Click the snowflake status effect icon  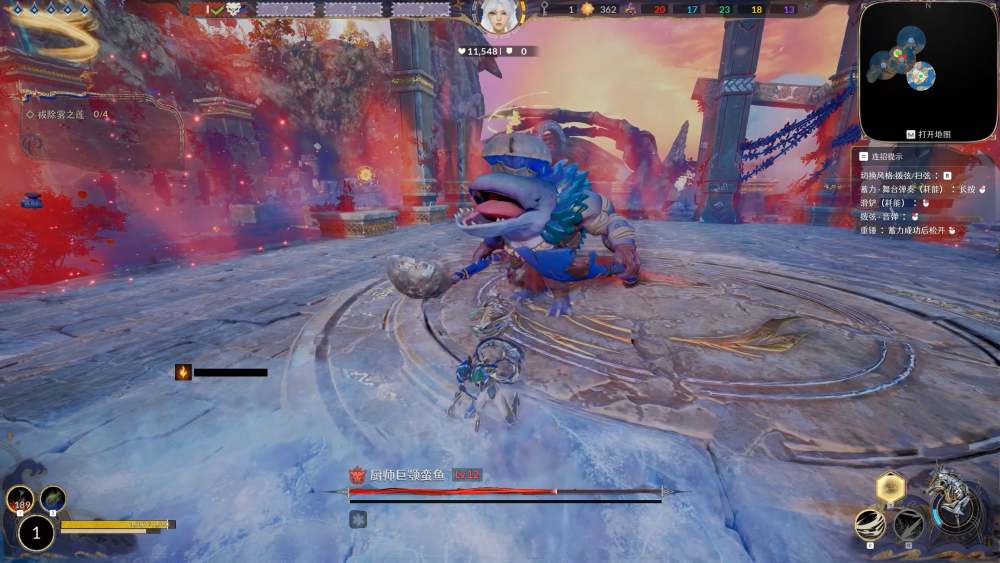pyautogui.click(x=358, y=519)
